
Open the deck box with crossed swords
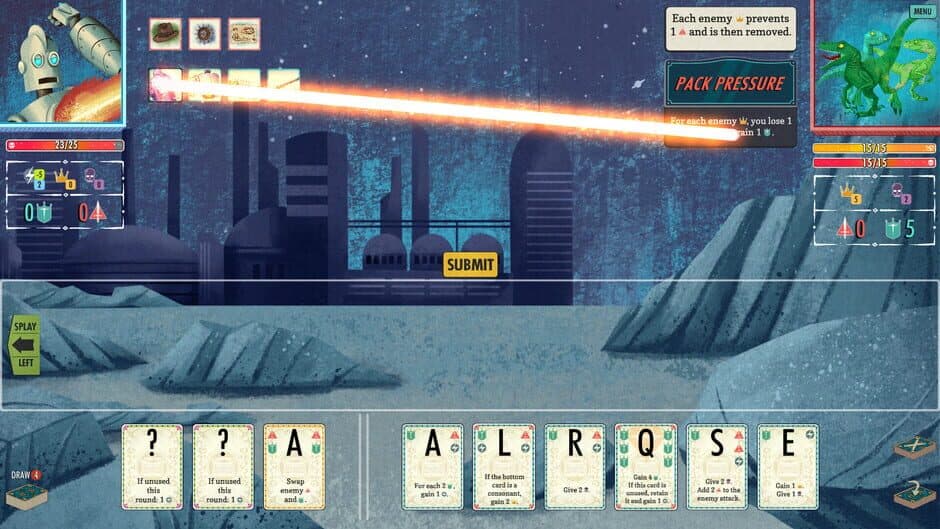(x=914, y=446)
